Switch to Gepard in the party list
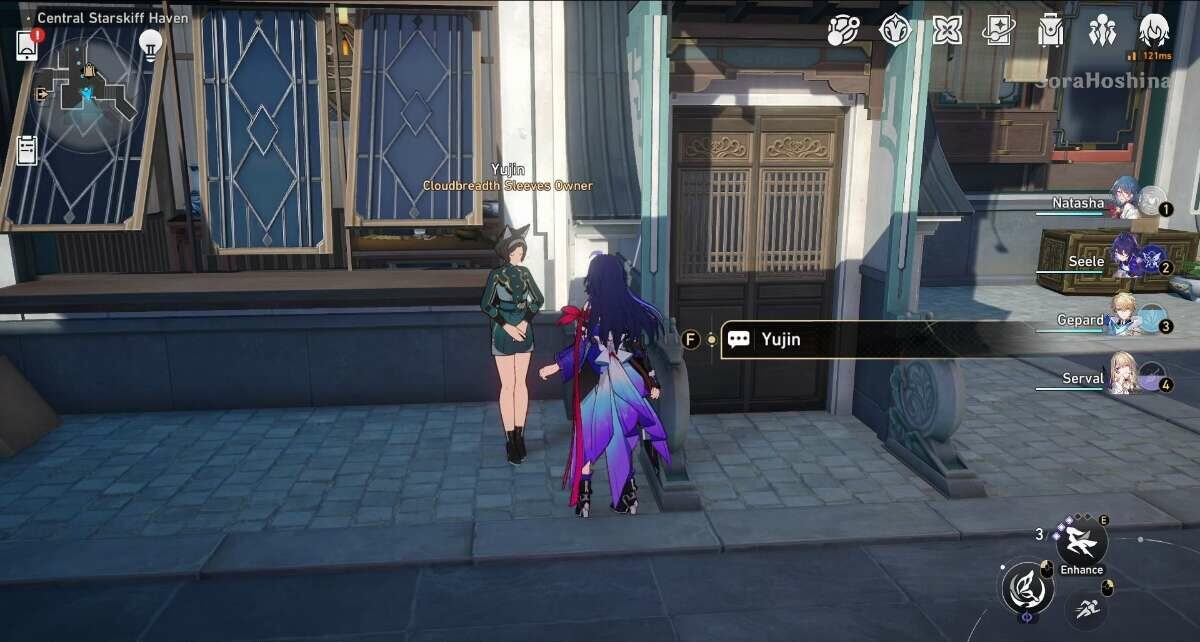The width and height of the screenshot is (1200, 642). pyautogui.click(x=1125, y=316)
